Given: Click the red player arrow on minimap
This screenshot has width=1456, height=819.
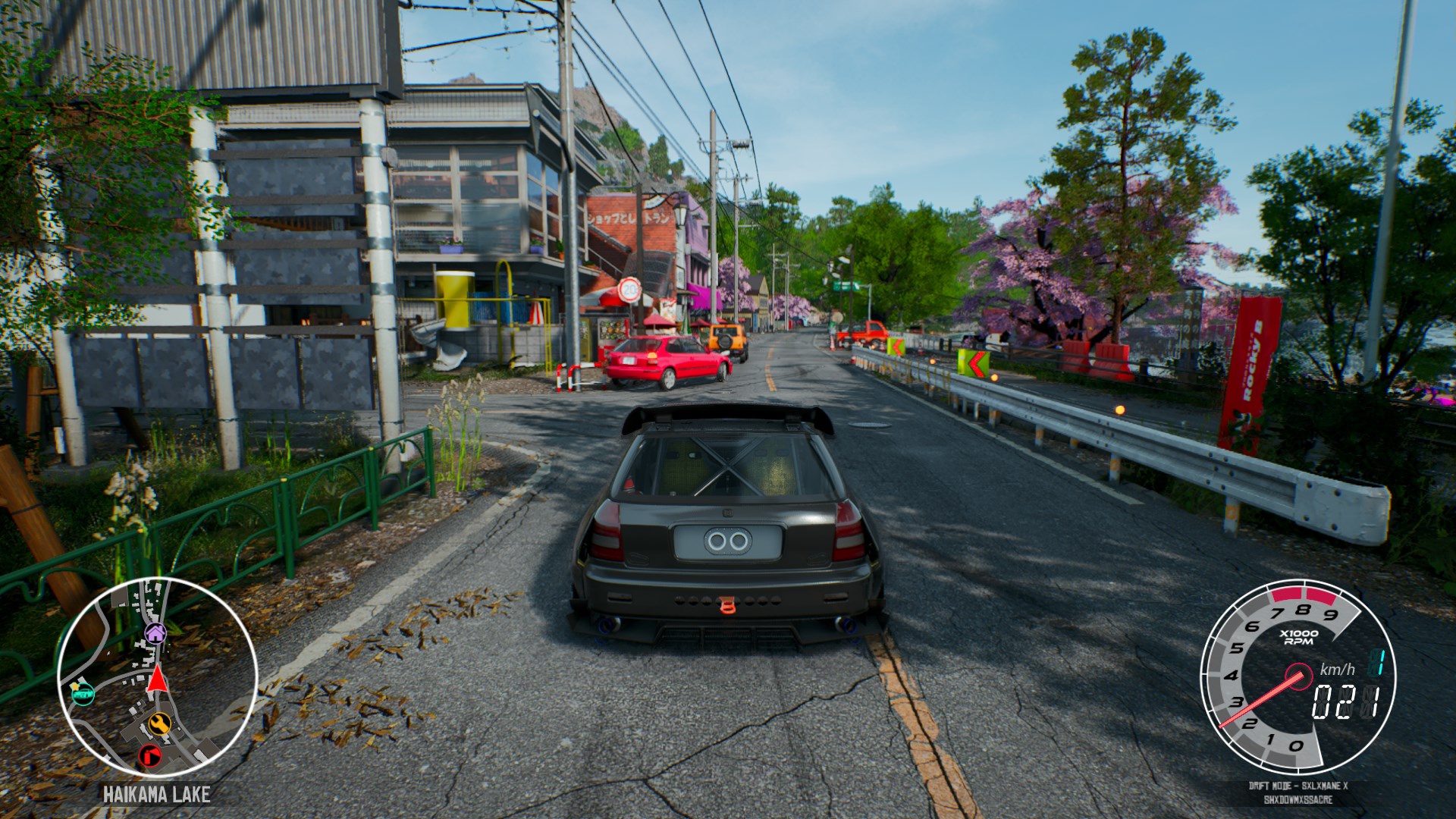Looking at the screenshot, I should coord(156,679).
